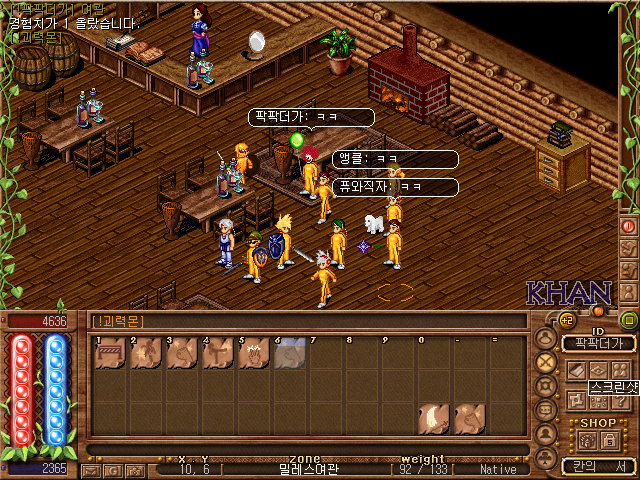The height and width of the screenshot is (480, 640).
Task: Click the crossed swords round button
Action: tap(546, 362)
